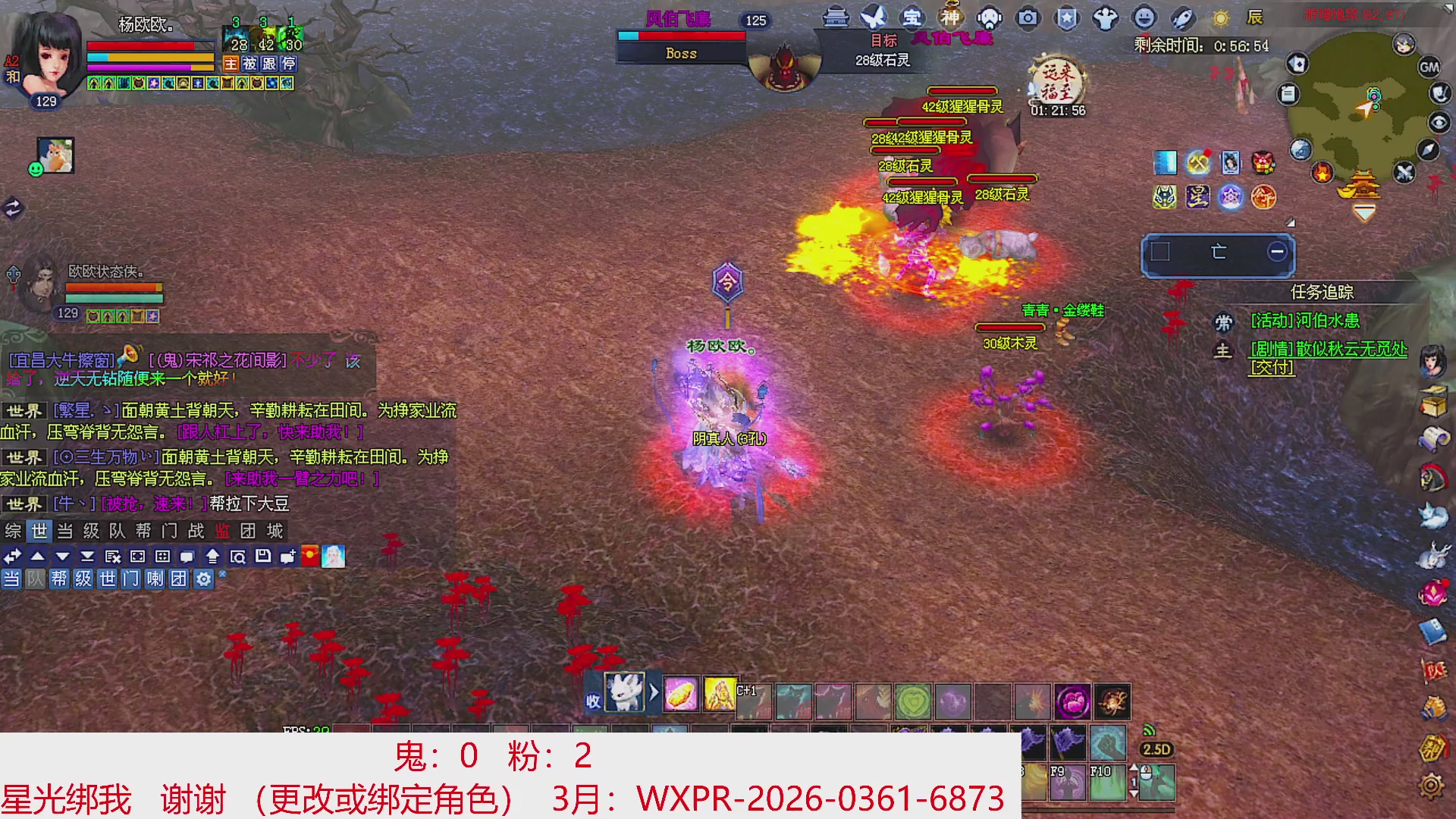Collapse the chat window with the down arrow
This screenshot has width=1456, height=819.
click(x=61, y=556)
